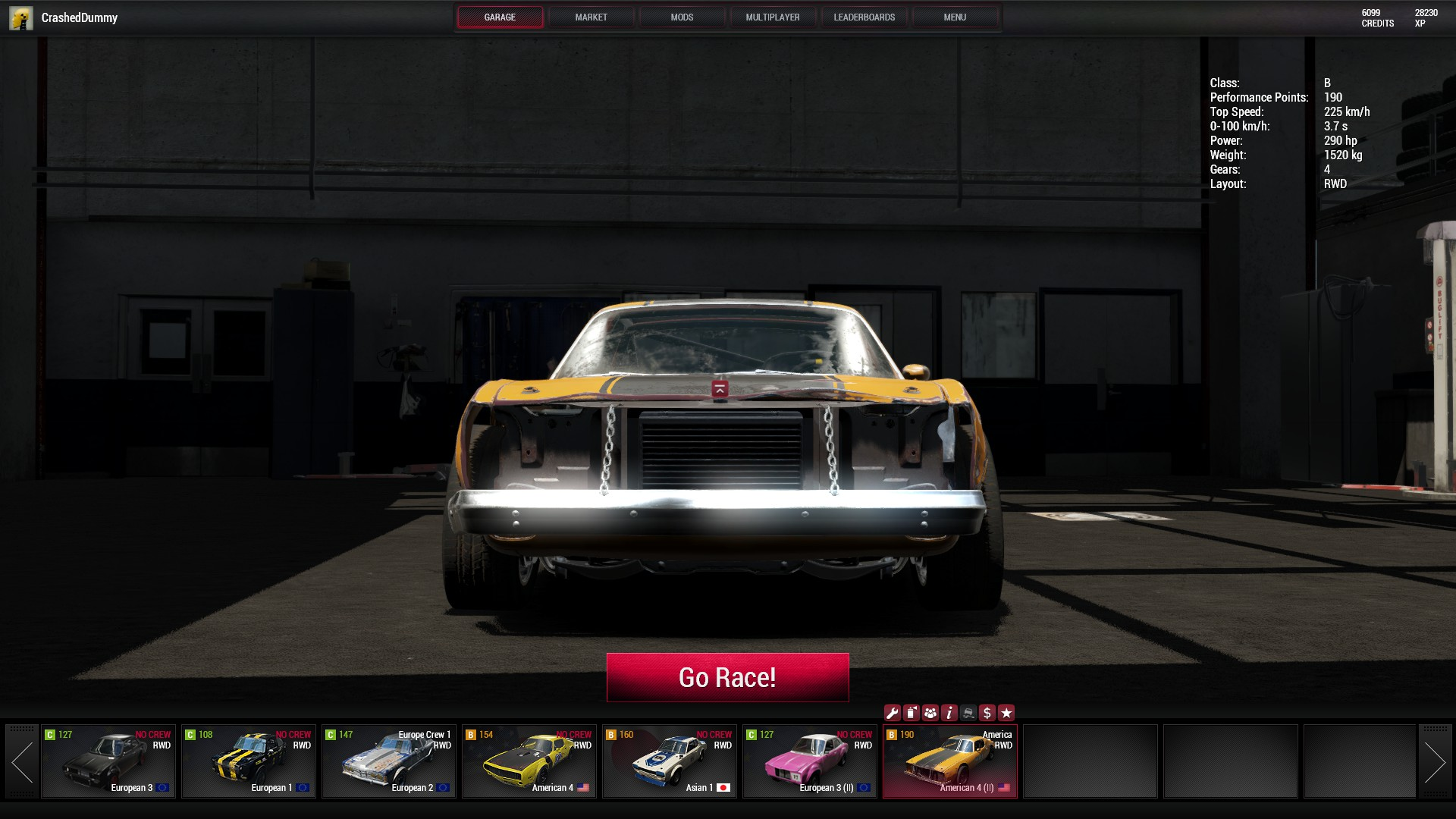
Task: Choose the pink European 3 (II) car
Action: [x=810, y=761]
